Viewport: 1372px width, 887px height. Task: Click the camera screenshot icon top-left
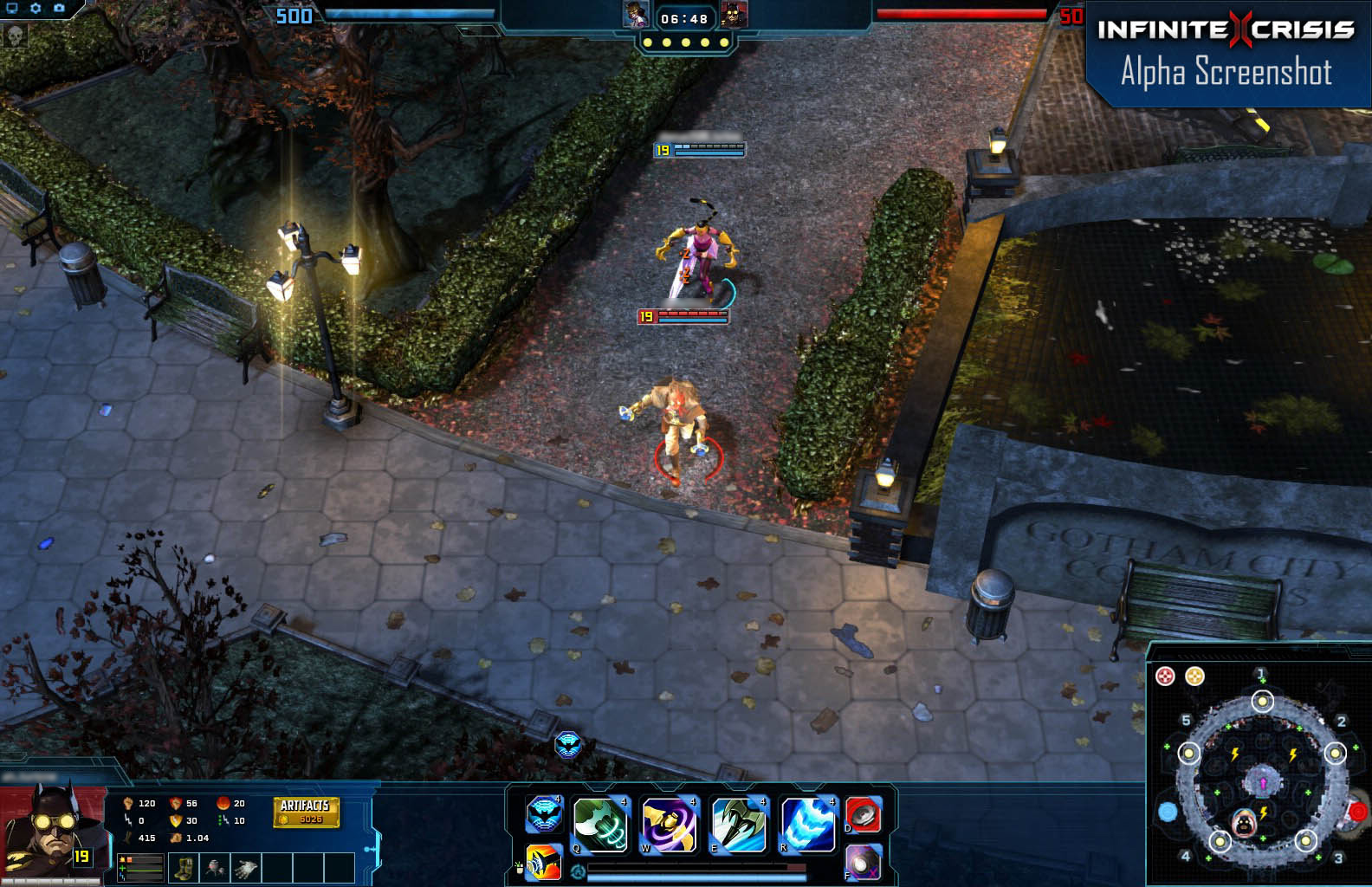[x=58, y=7]
